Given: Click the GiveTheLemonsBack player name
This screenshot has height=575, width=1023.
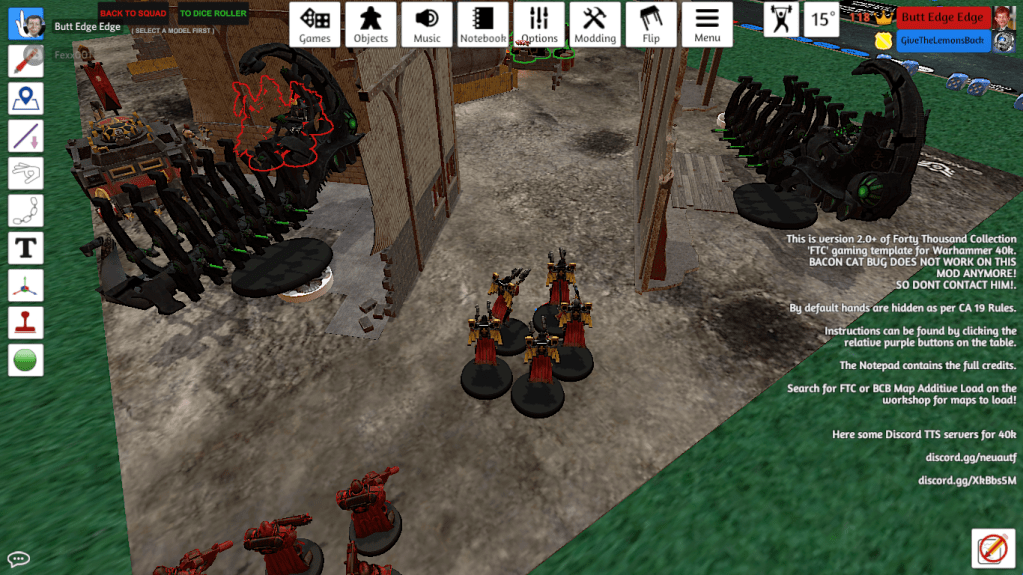Looking at the screenshot, I should (942, 41).
